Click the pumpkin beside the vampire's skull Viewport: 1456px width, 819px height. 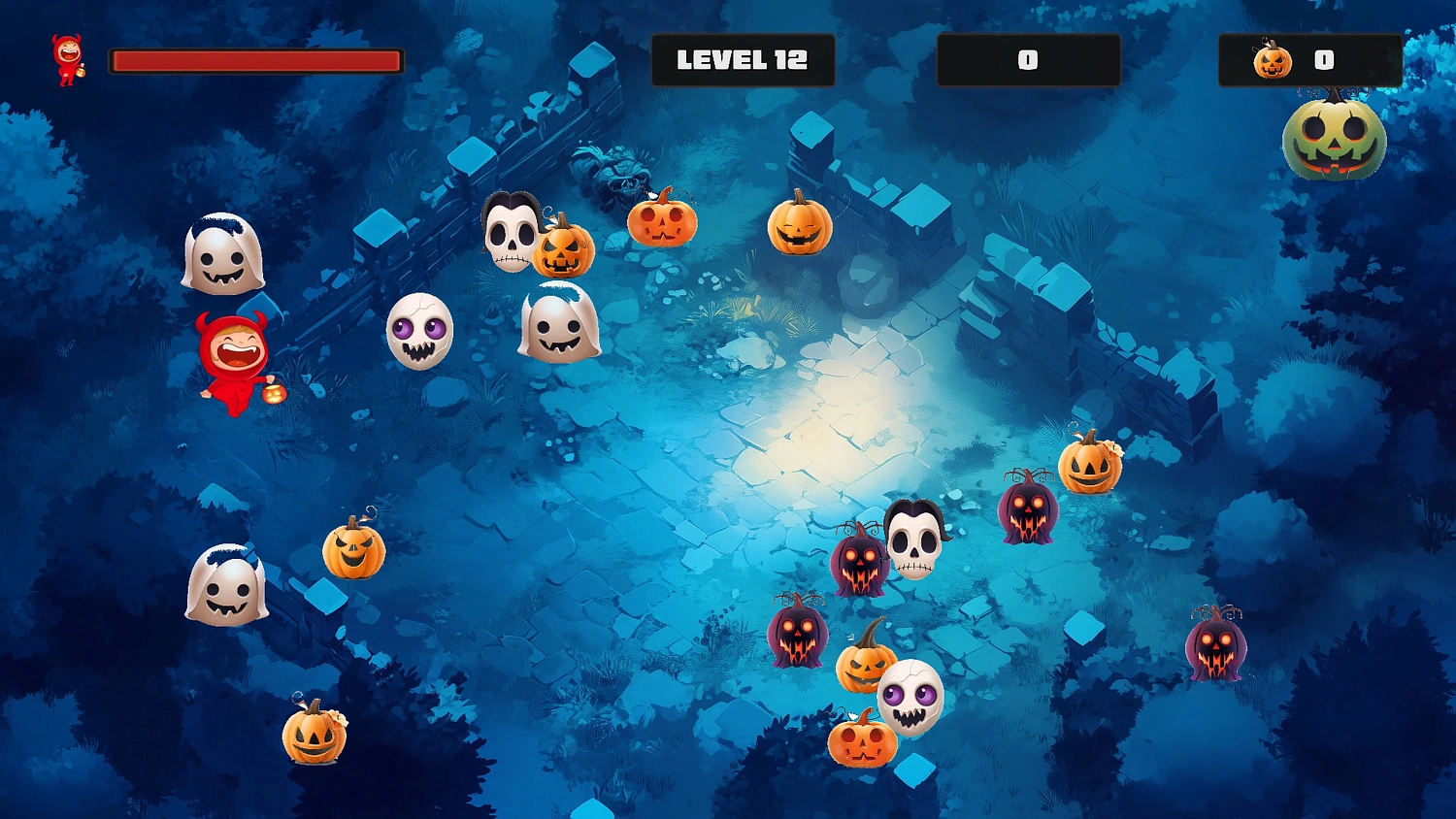pyautogui.click(x=563, y=252)
